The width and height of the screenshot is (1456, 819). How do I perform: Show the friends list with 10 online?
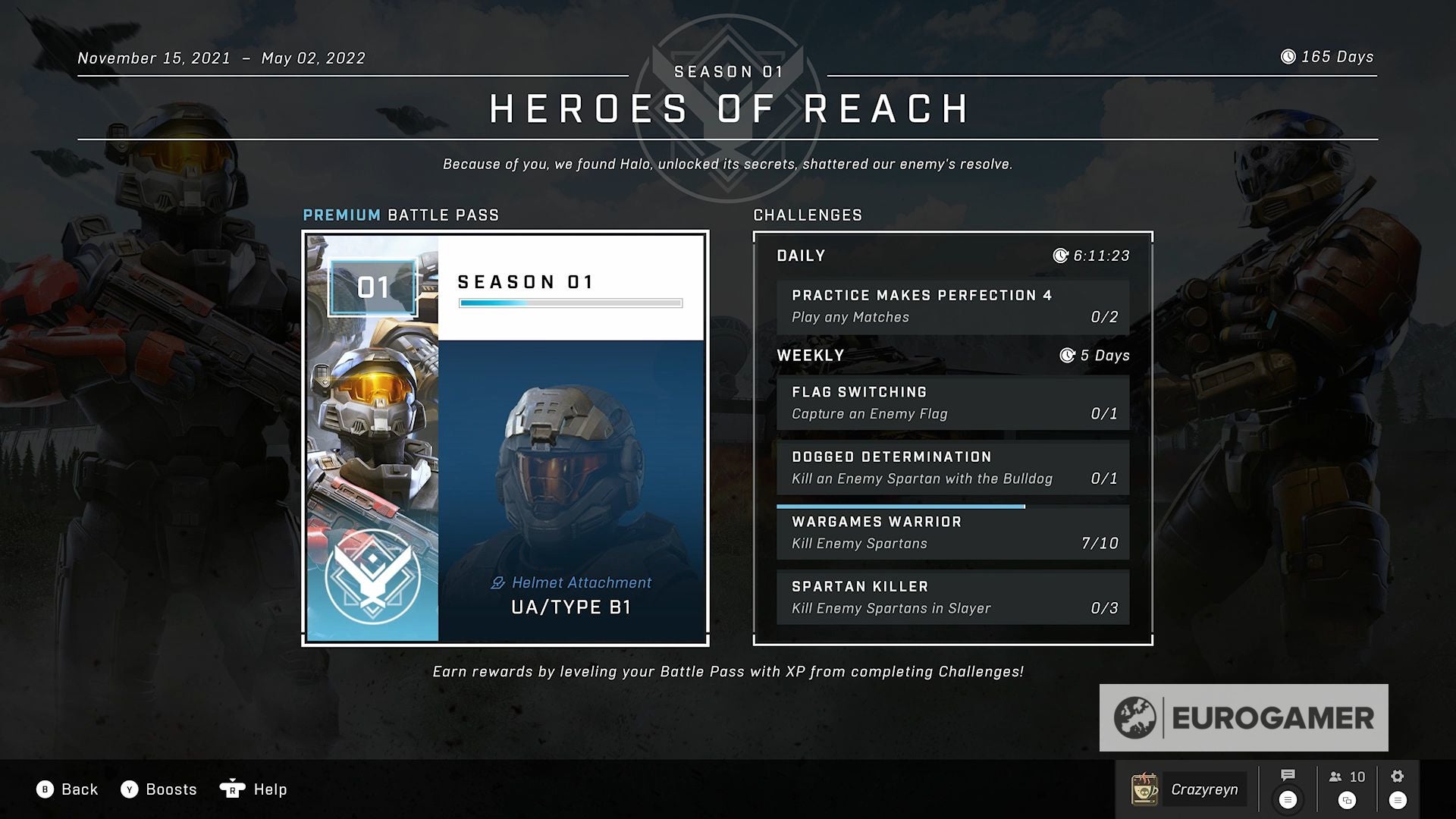pos(1347,777)
